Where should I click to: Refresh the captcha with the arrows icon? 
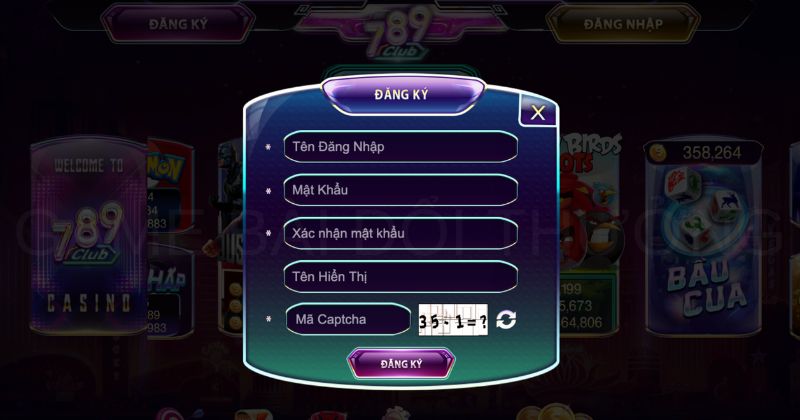click(506, 319)
